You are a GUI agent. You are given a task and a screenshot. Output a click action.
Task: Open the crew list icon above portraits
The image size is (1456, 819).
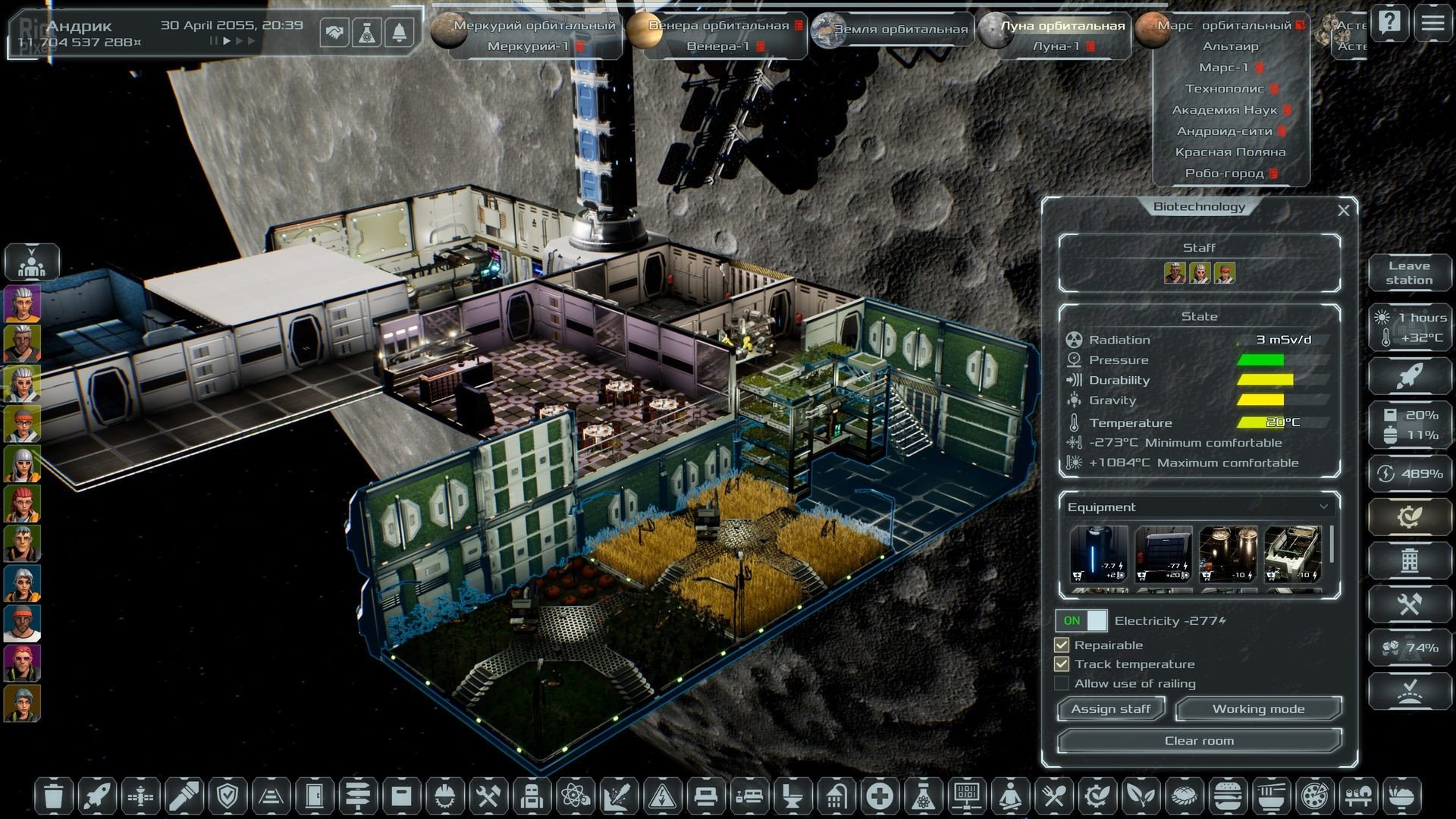[x=32, y=262]
